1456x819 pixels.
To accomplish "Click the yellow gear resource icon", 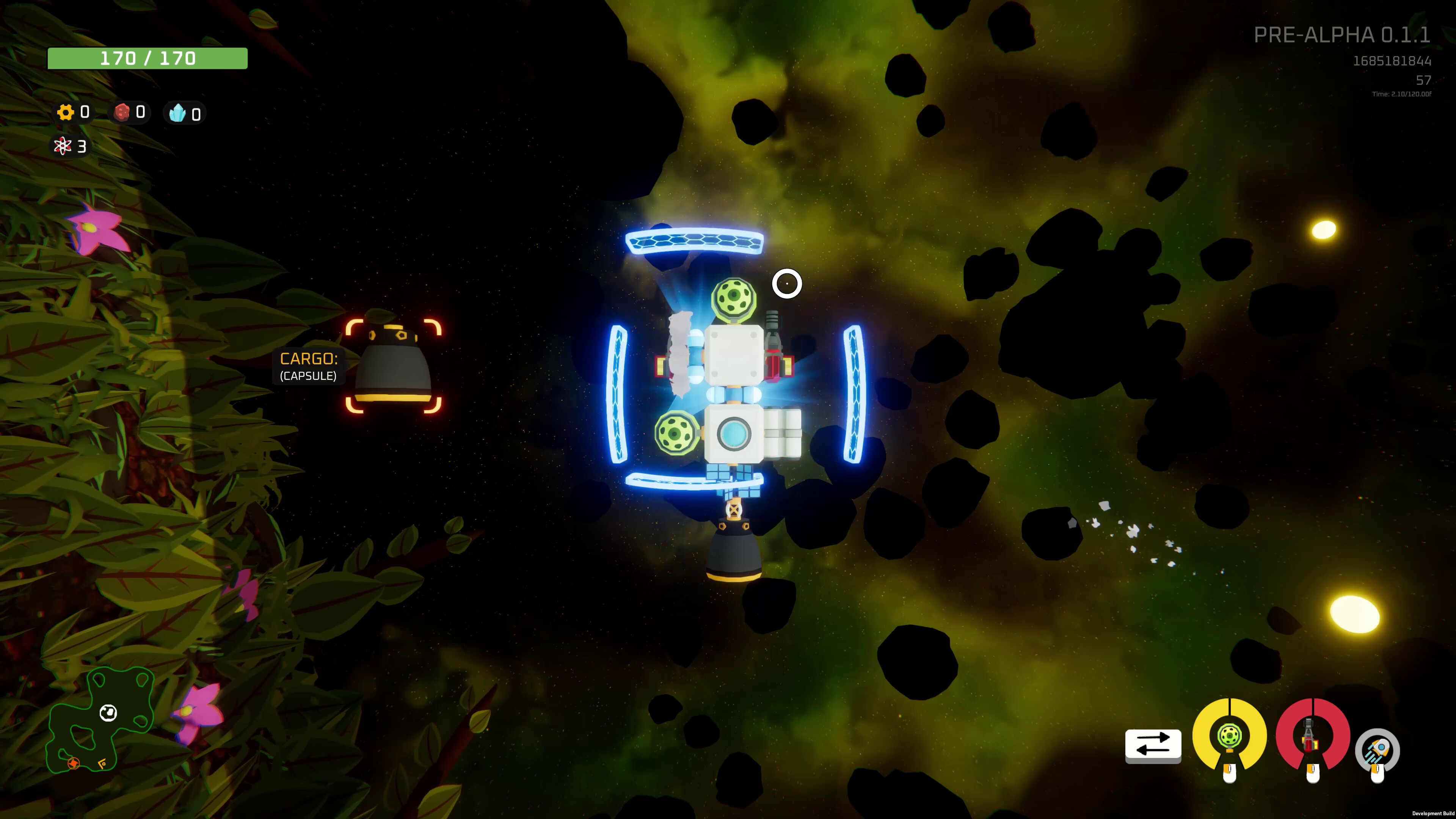I will (x=66, y=113).
